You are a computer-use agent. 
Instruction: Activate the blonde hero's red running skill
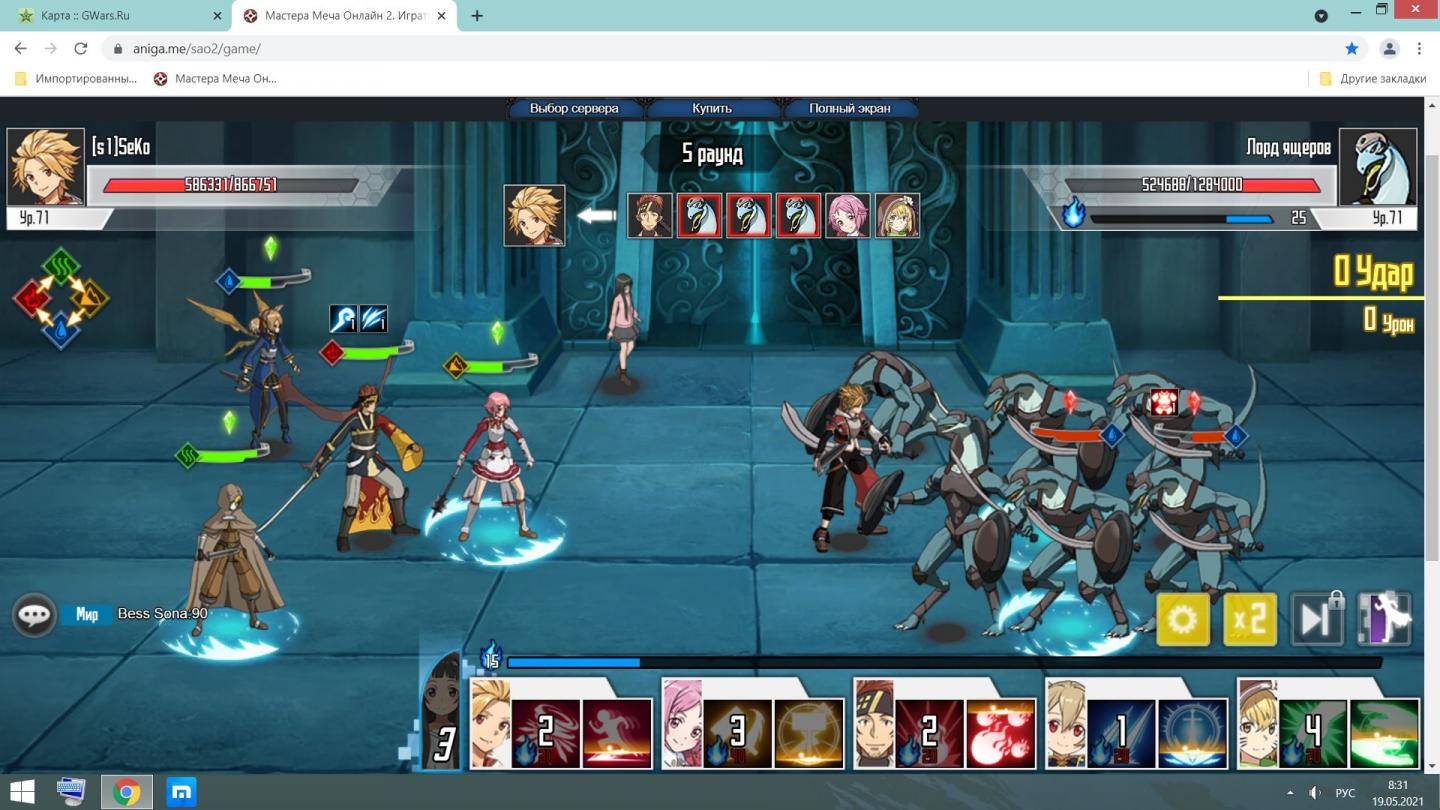(616, 733)
